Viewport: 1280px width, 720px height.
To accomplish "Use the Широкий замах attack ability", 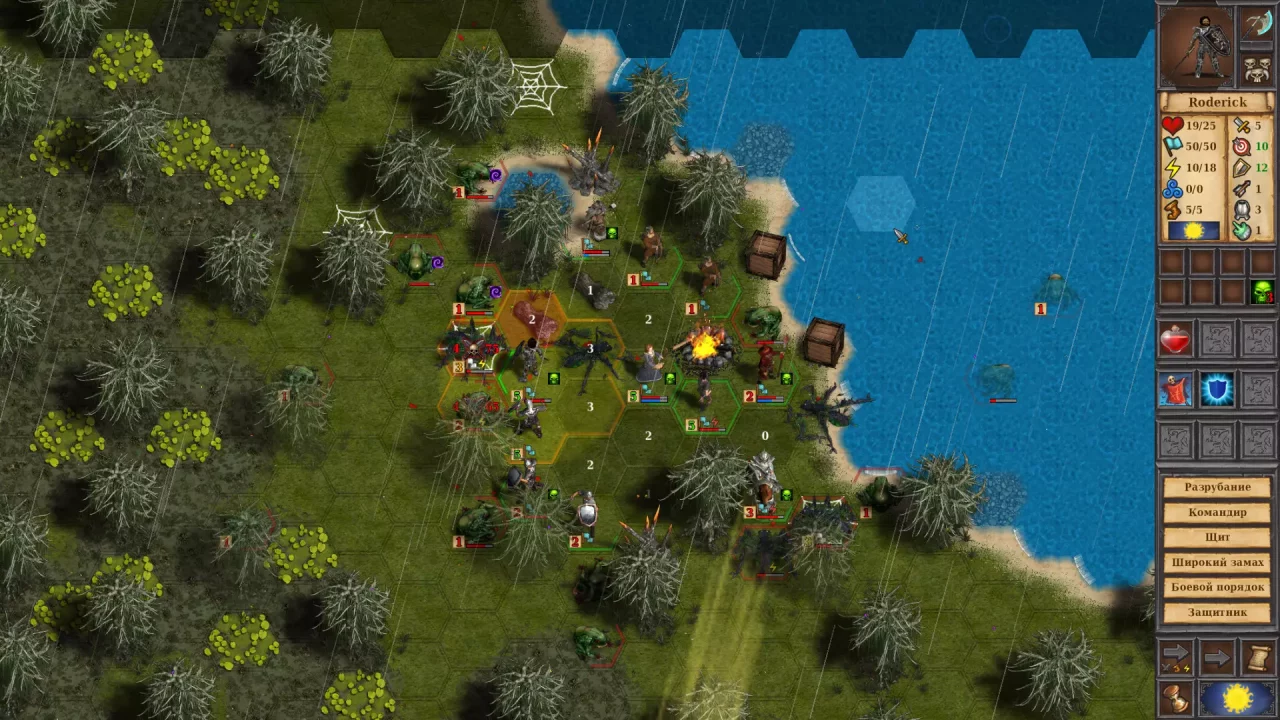I will (1216, 562).
